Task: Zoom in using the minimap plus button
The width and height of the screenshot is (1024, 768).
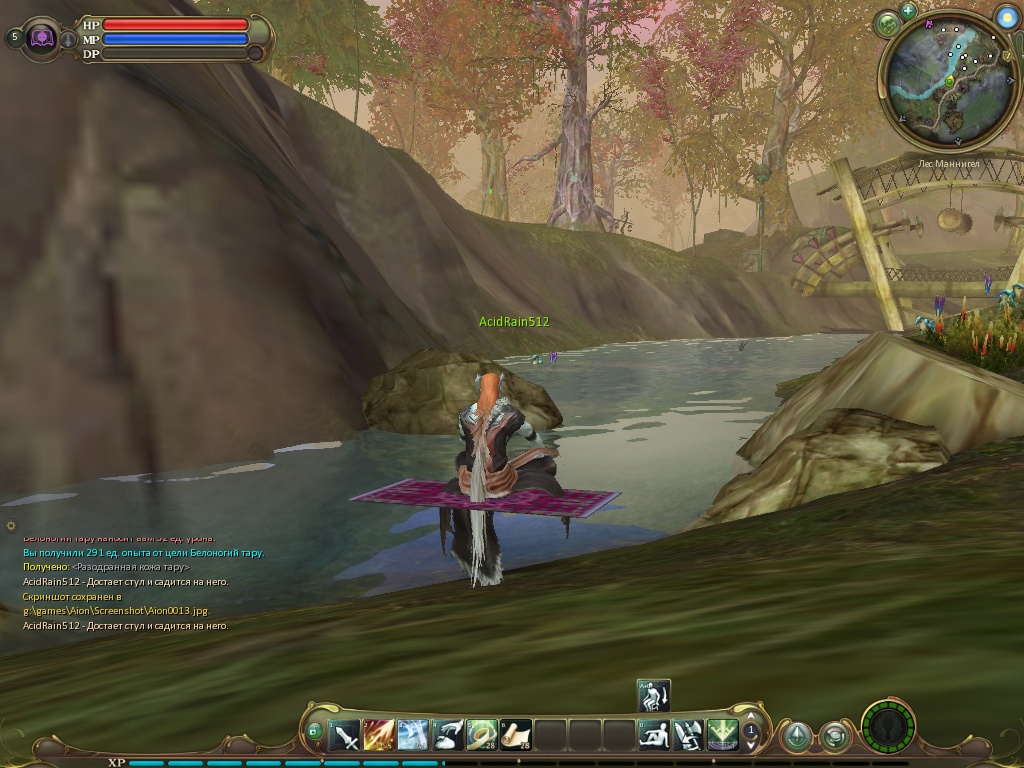Action: (908, 11)
